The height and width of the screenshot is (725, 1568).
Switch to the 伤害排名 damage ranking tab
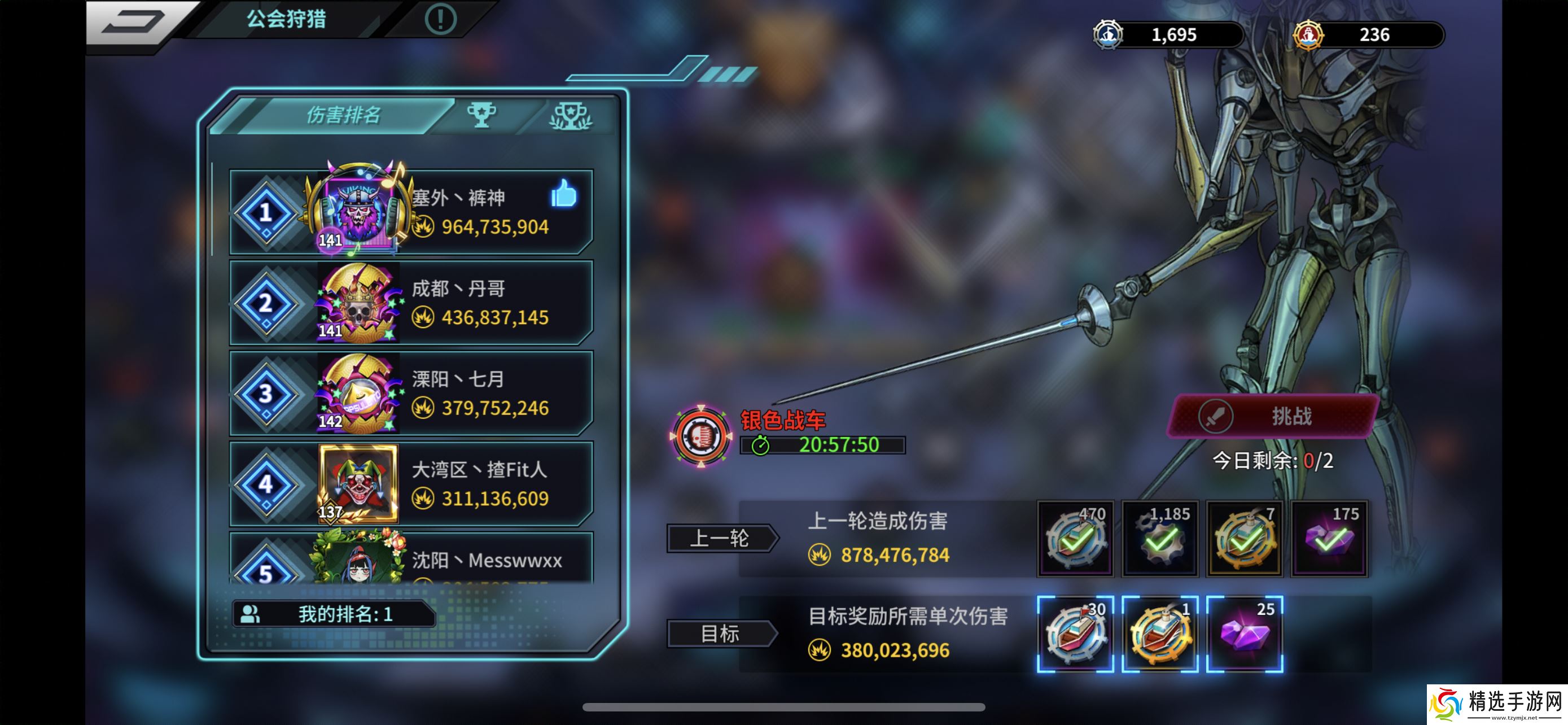(x=343, y=115)
